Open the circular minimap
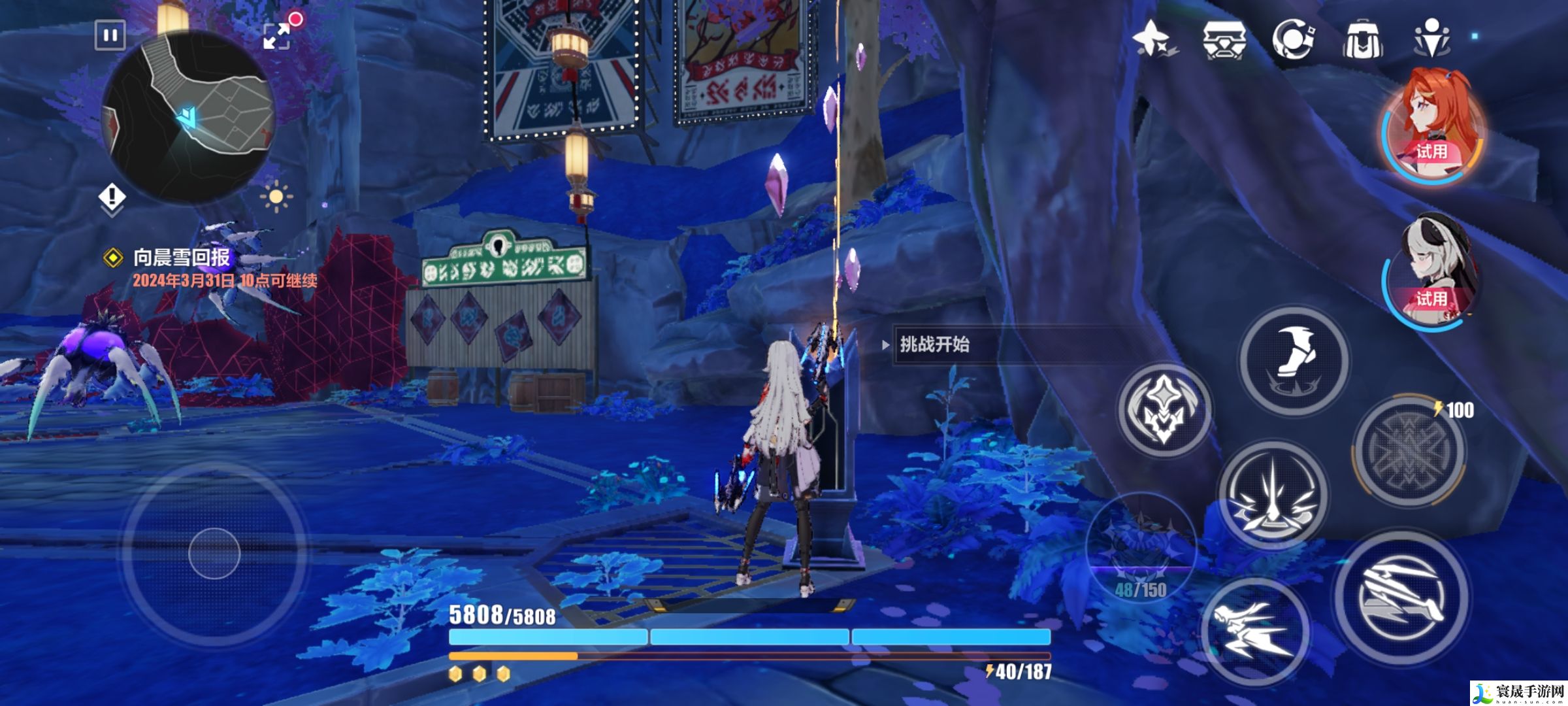 click(188, 118)
